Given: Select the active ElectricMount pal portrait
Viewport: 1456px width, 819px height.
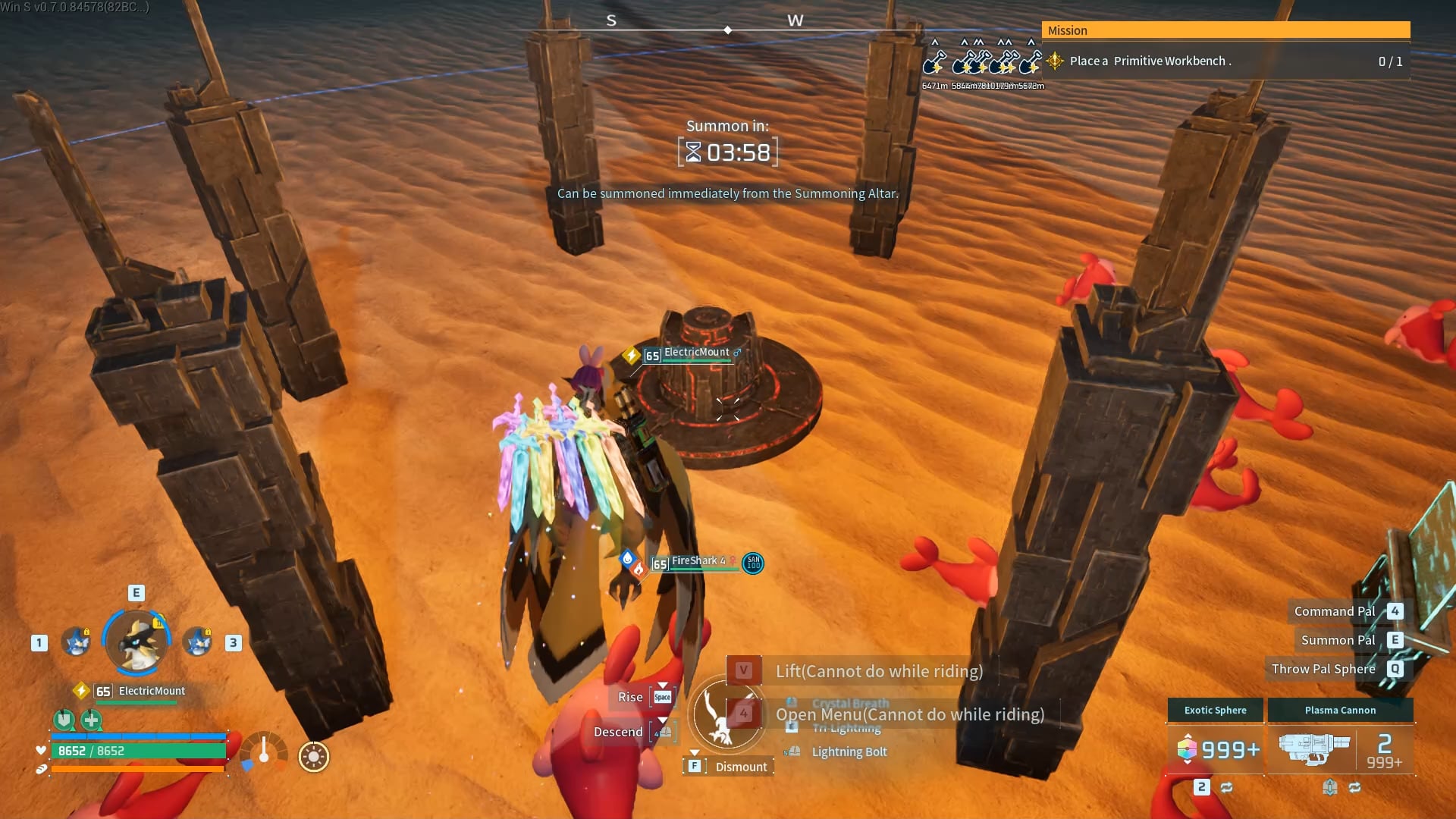Looking at the screenshot, I should 136,642.
